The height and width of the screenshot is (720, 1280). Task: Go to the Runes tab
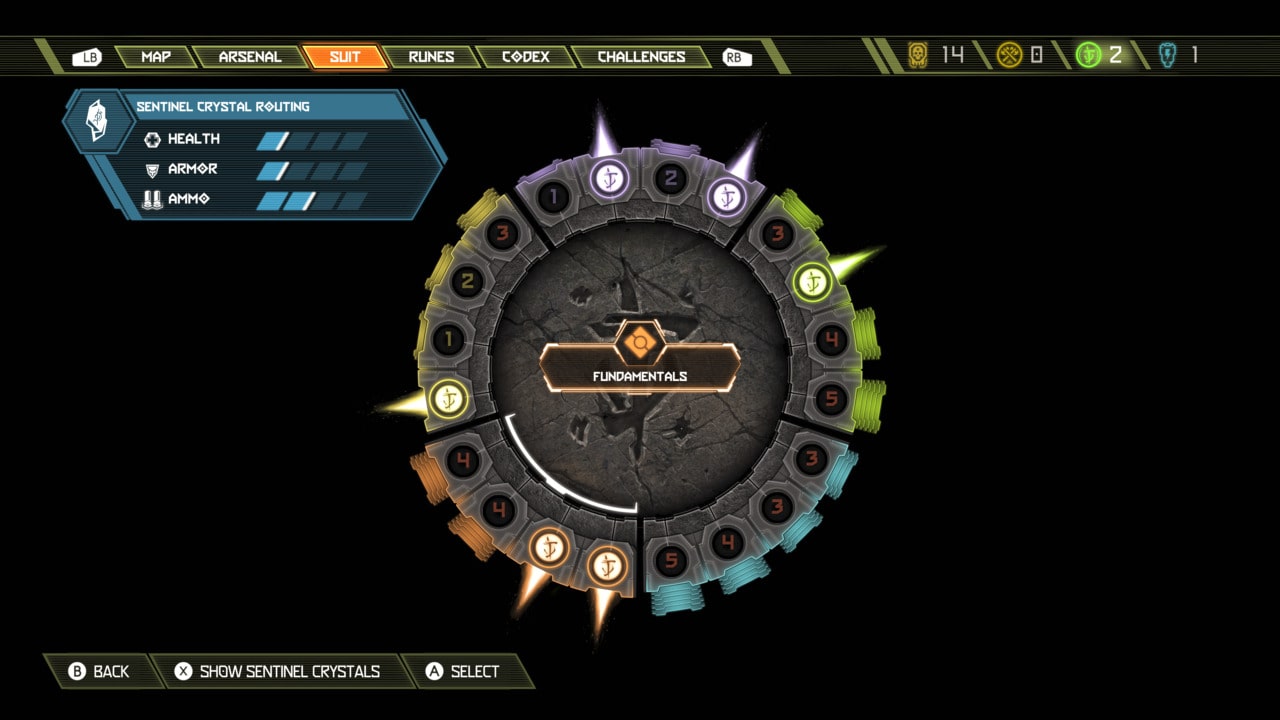click(x=431, y=57)
